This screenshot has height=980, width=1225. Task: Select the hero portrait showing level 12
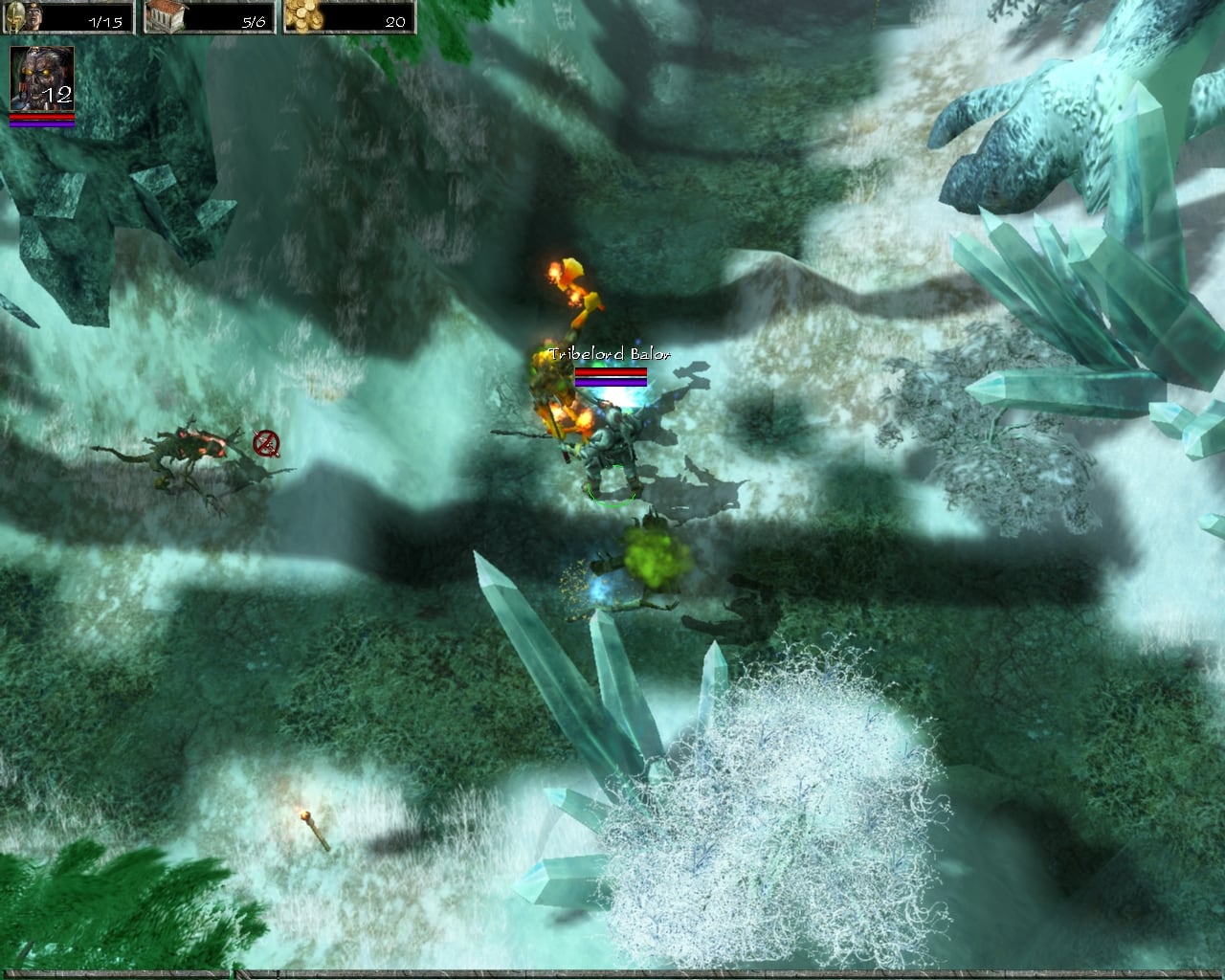(41, 78)
